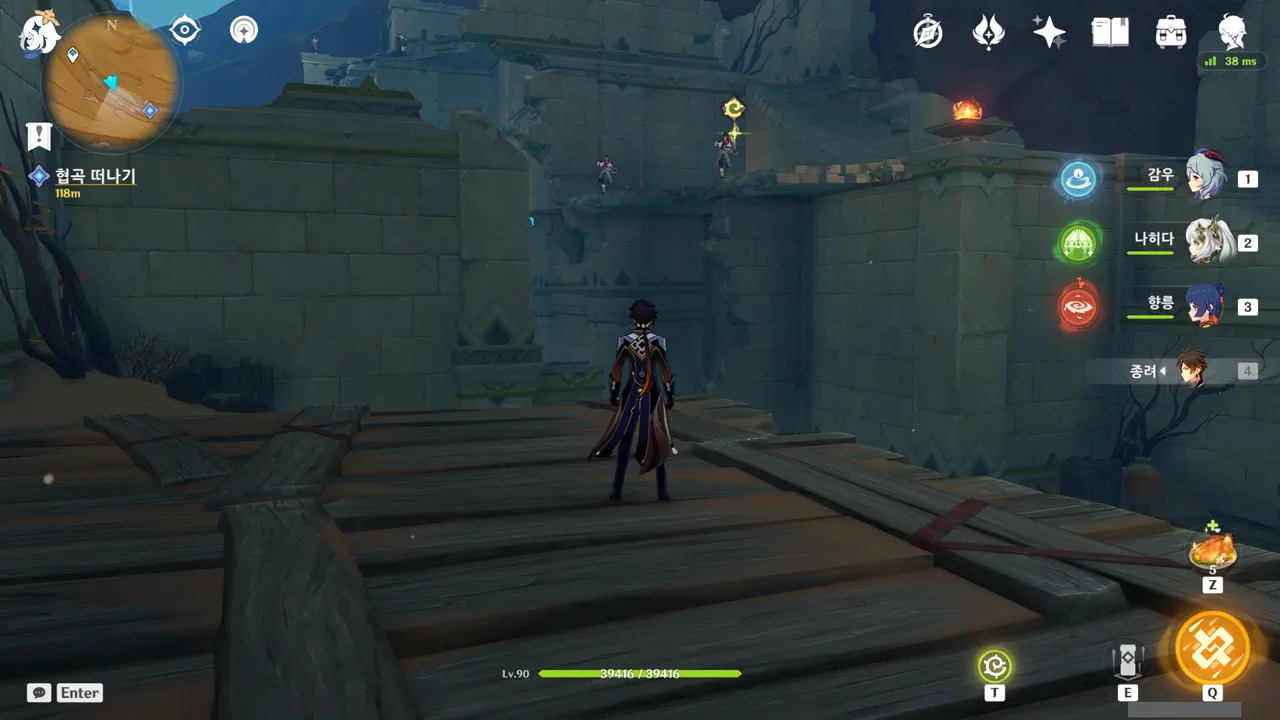Activate the green gadget icon
The width and height of the screenshot is (1280, 720).
[995, 665]
